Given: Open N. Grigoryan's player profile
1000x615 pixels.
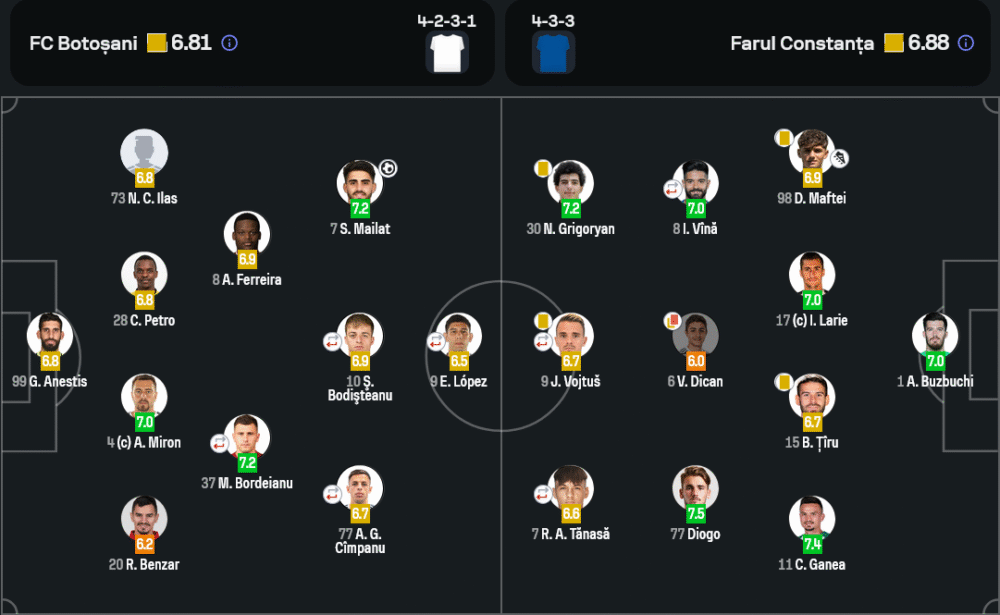Looking at the screenshot, I should [571, 185].
